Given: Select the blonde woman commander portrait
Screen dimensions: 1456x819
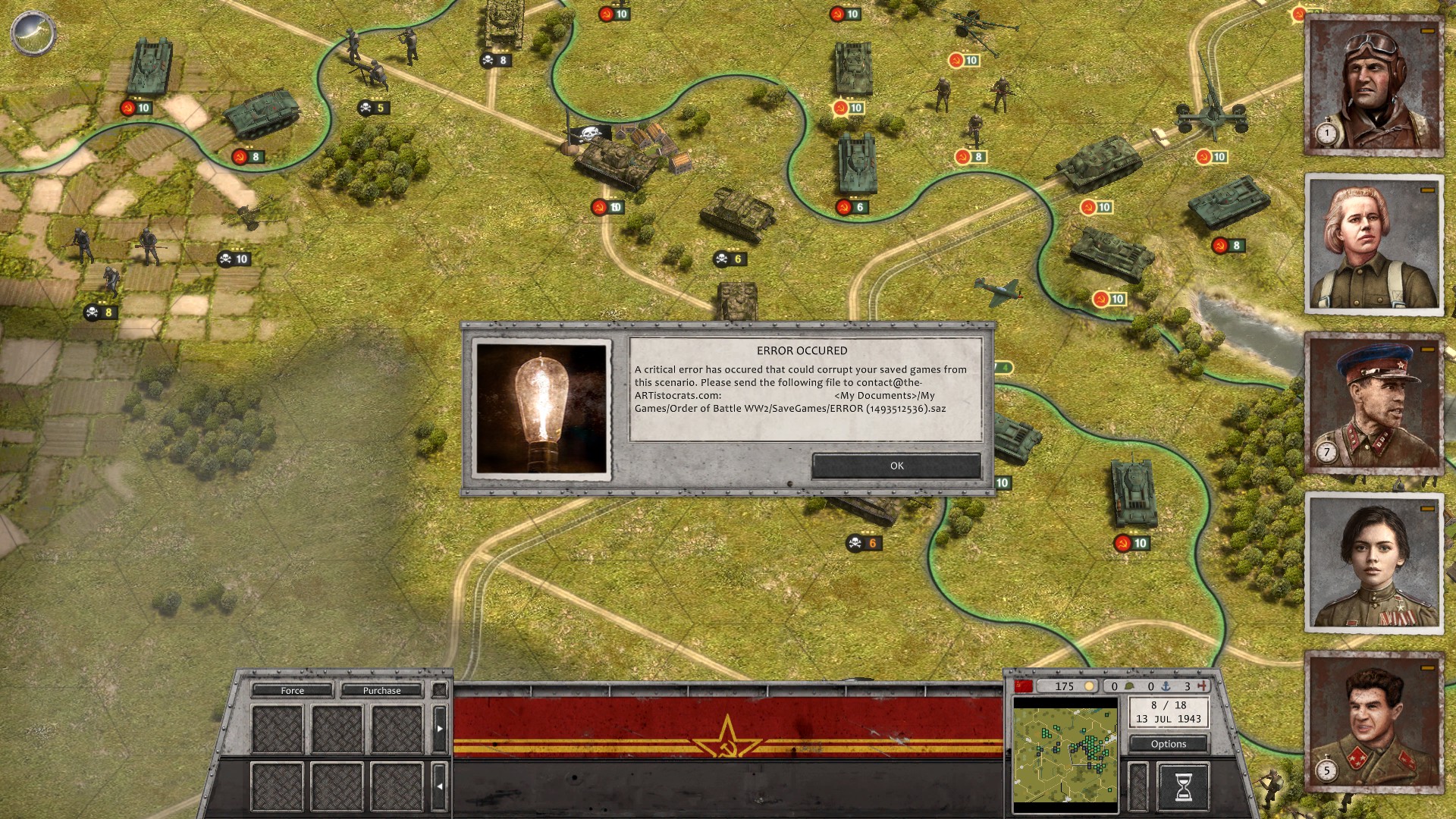Looking at the screenshot, I should (x=1373, y=244).
